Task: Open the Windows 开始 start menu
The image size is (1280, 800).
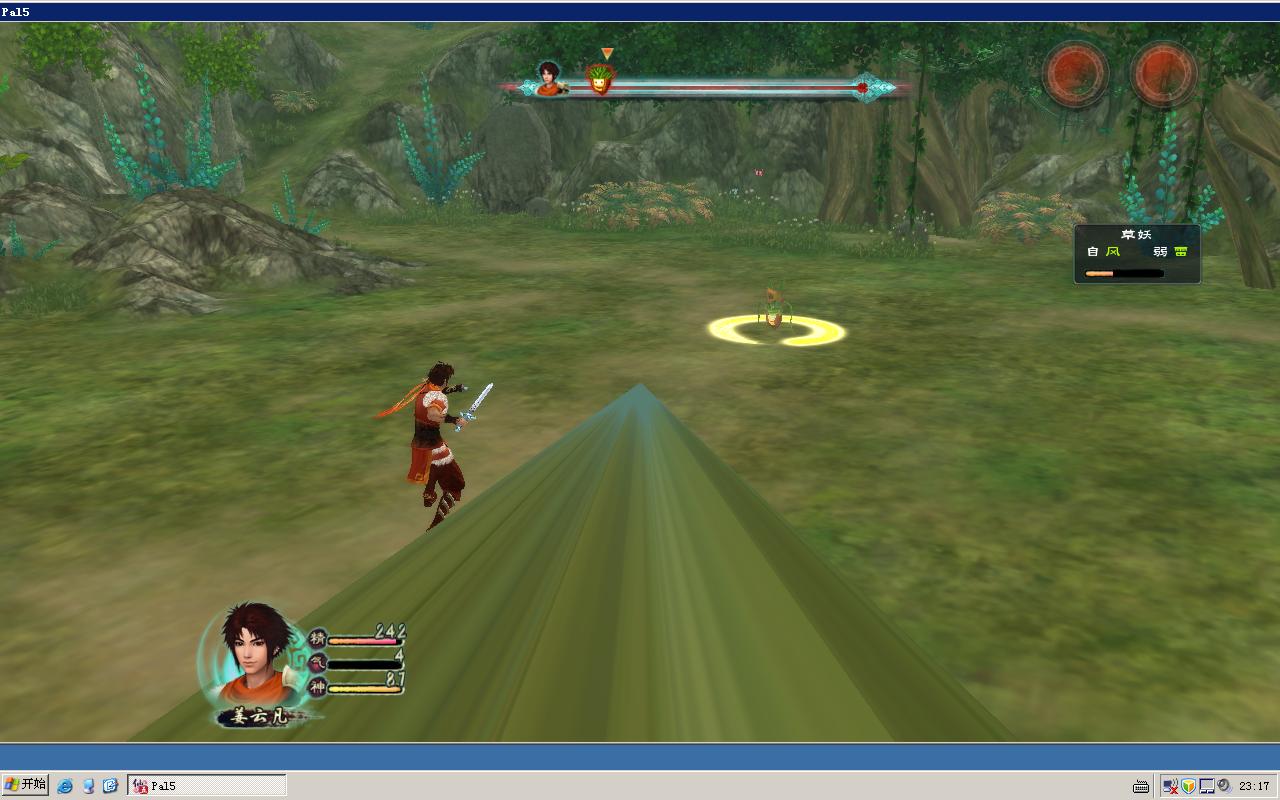Action: 25,785
